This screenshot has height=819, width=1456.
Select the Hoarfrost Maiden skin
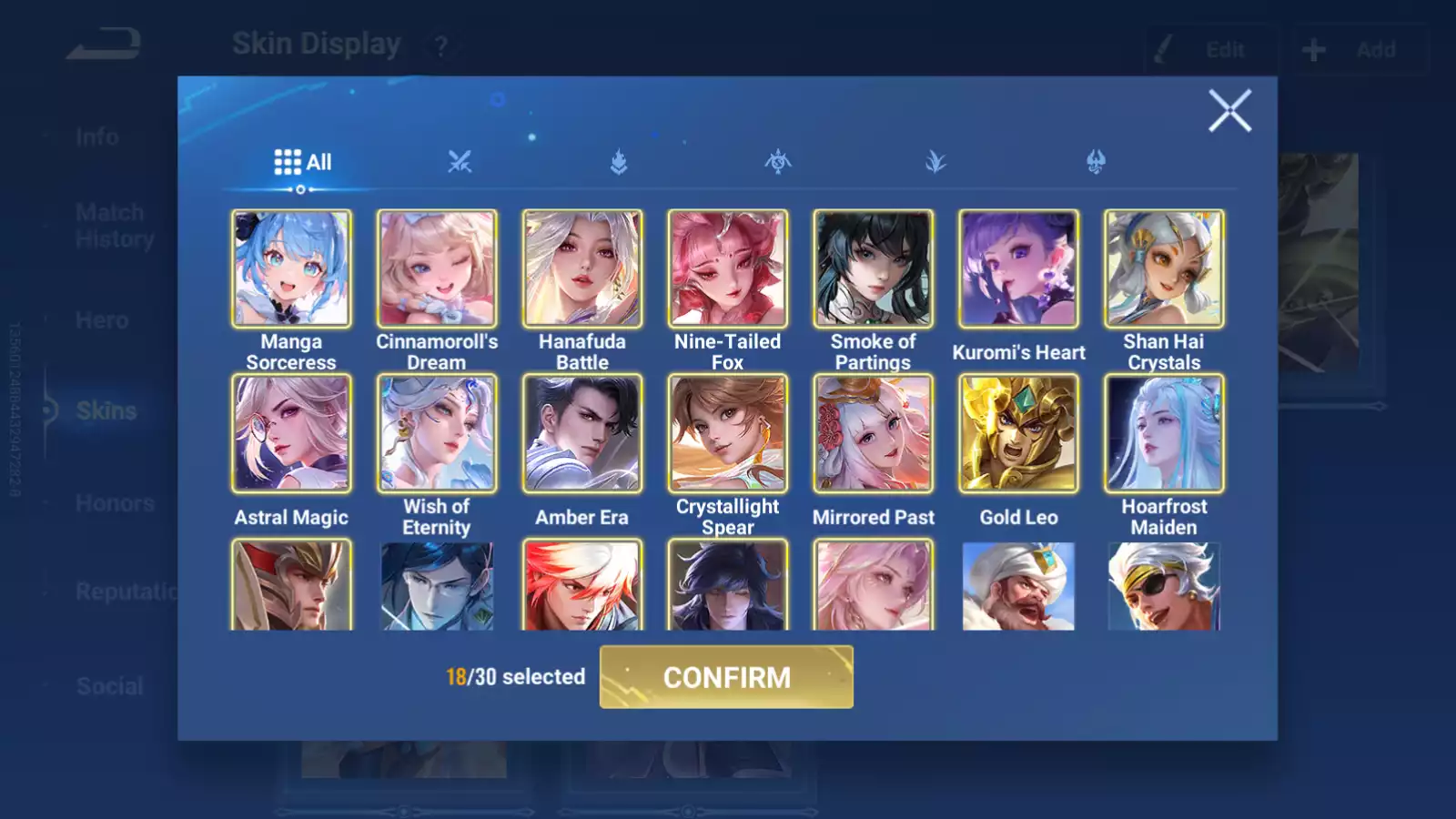1164,434
